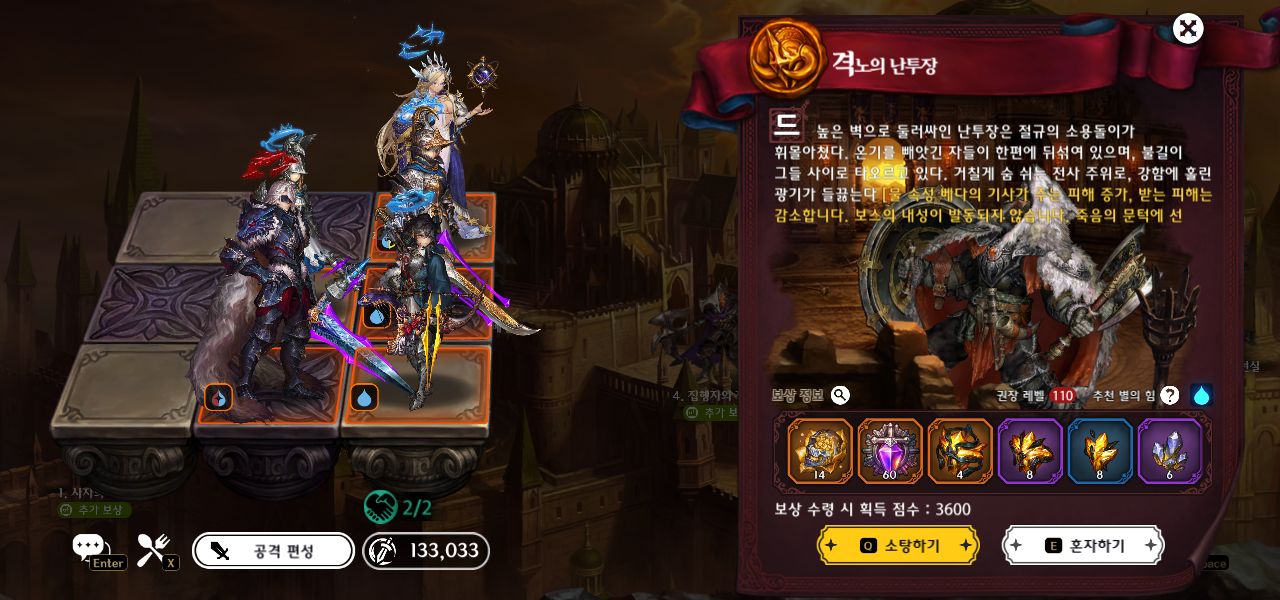Viewport: 1280px width, 600px height.
Task: Open reward info with the magnifier icon
Action: 840,395
